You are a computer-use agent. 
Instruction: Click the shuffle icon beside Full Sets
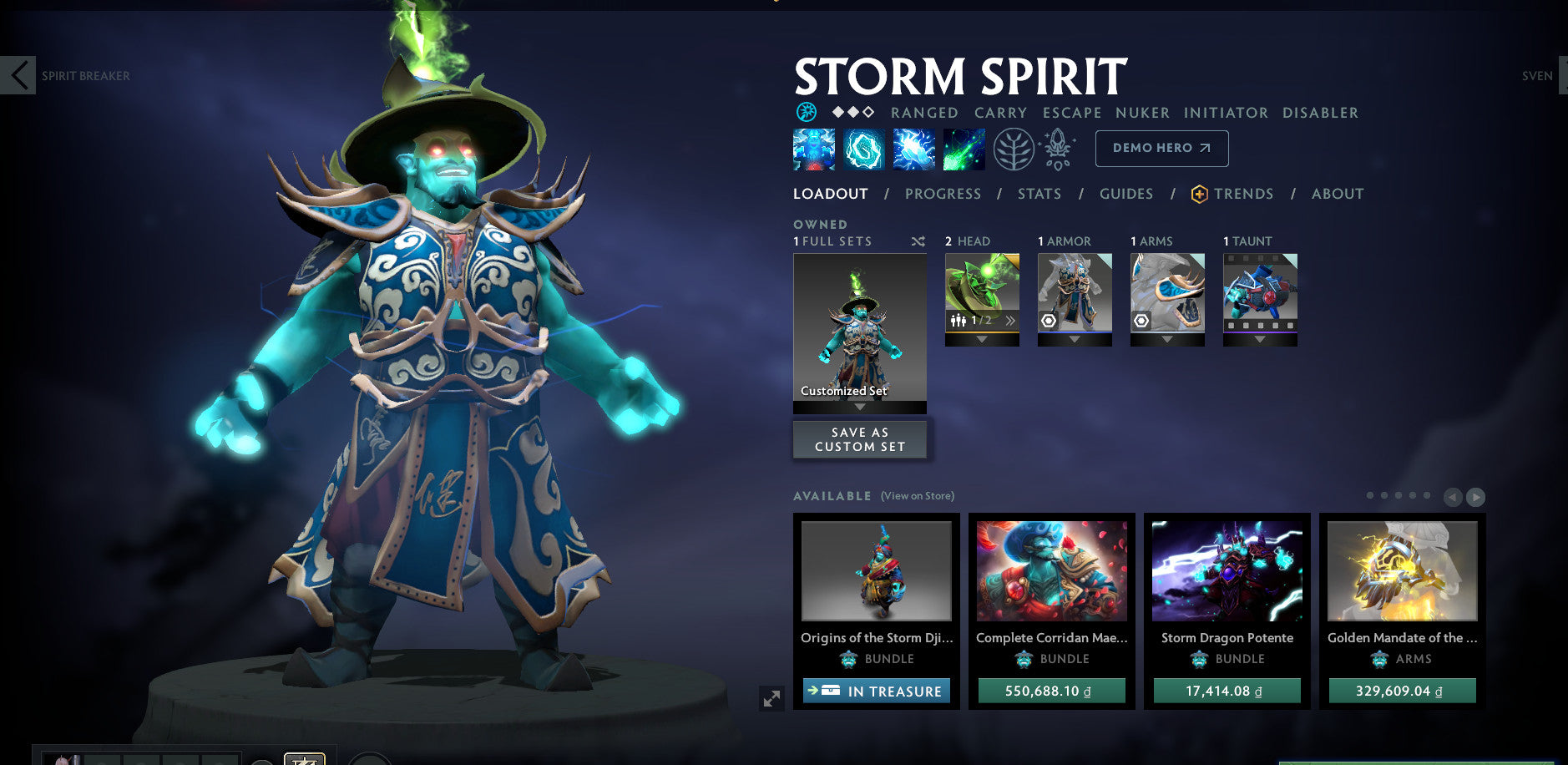(918, 241)
